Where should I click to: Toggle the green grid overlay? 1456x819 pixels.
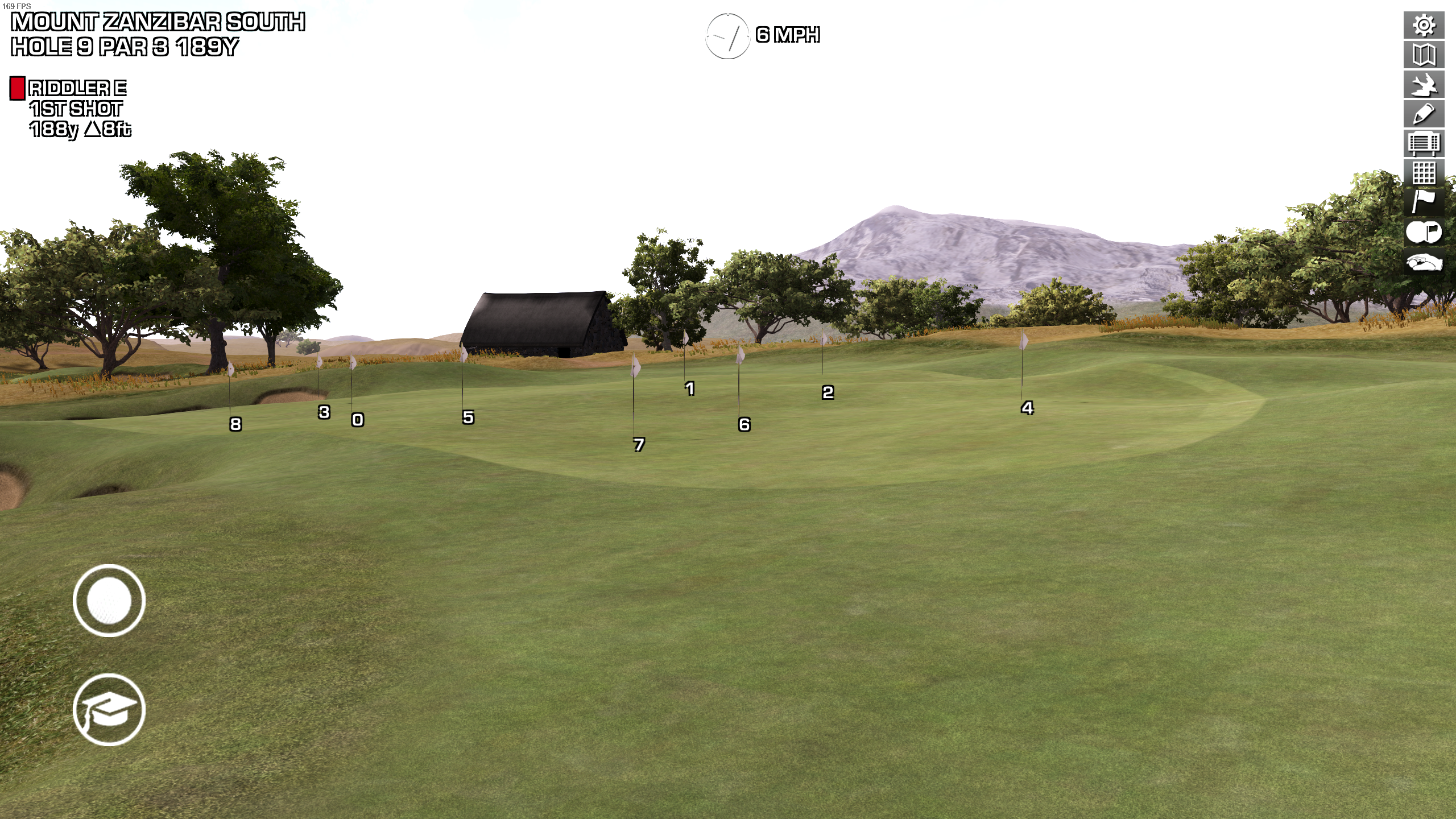pyautogui.click(x=1424, y=172)
